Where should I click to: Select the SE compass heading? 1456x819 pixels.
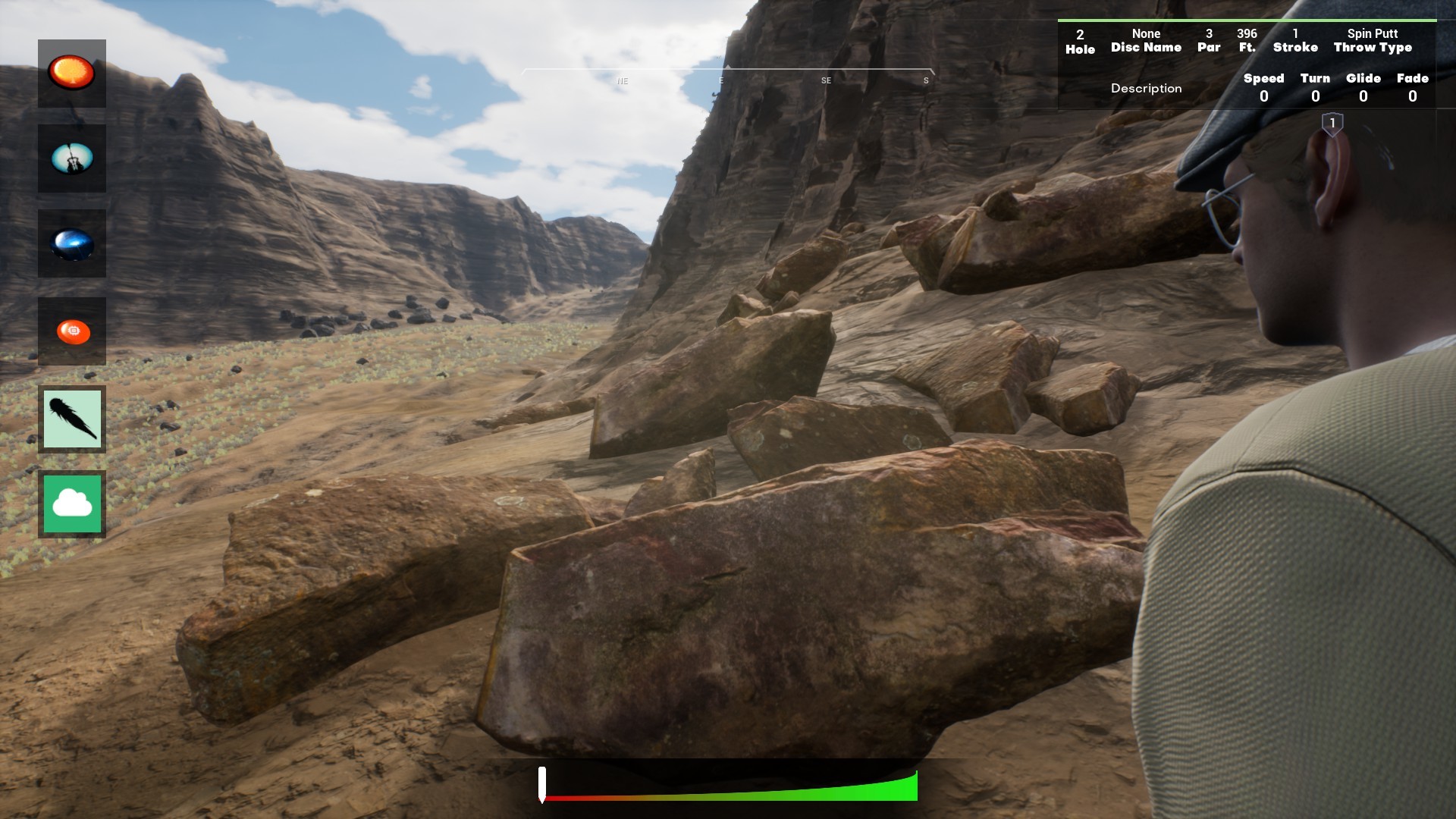point(826,80)
